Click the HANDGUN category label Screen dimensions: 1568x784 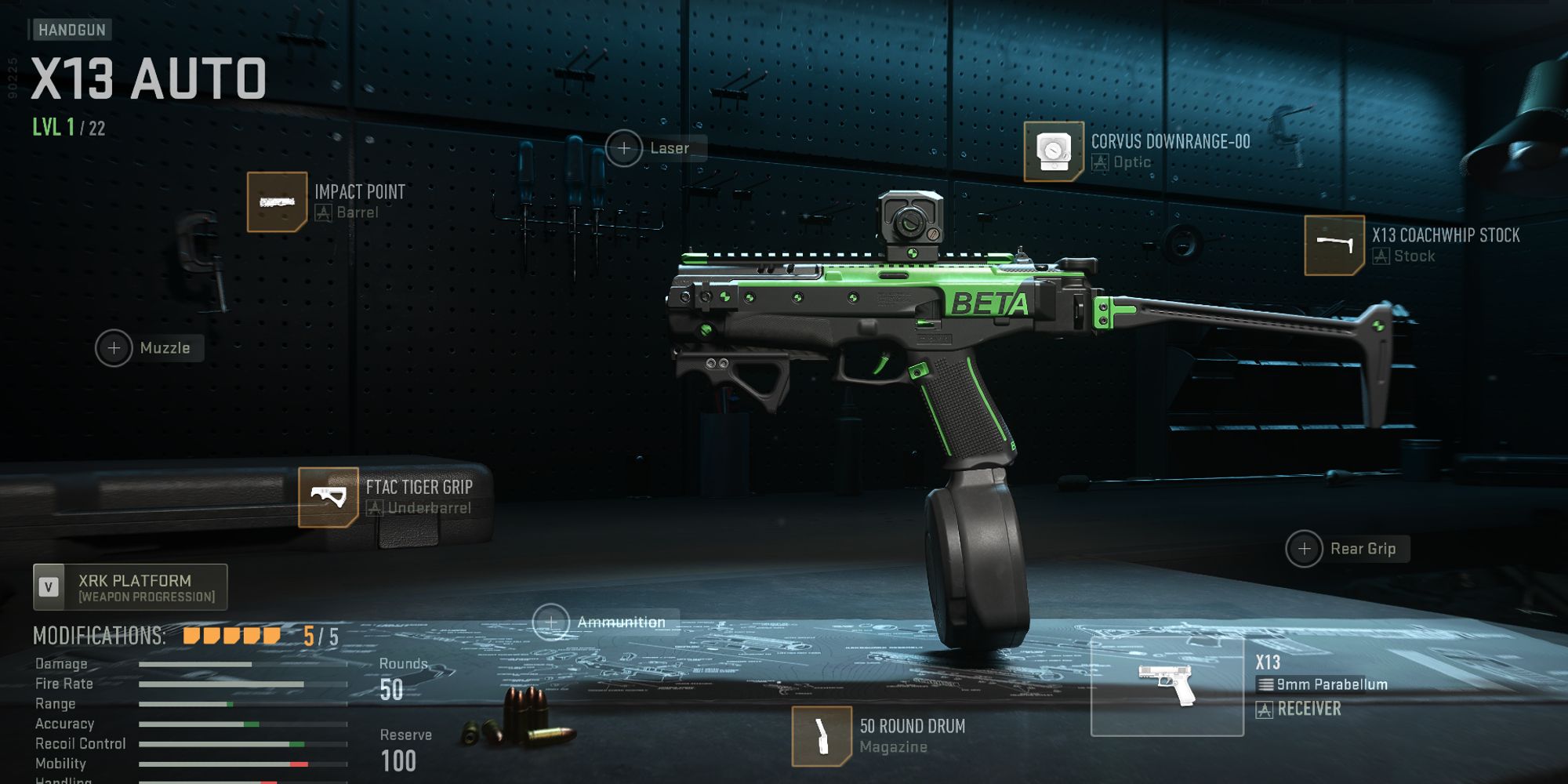[71, 31]
